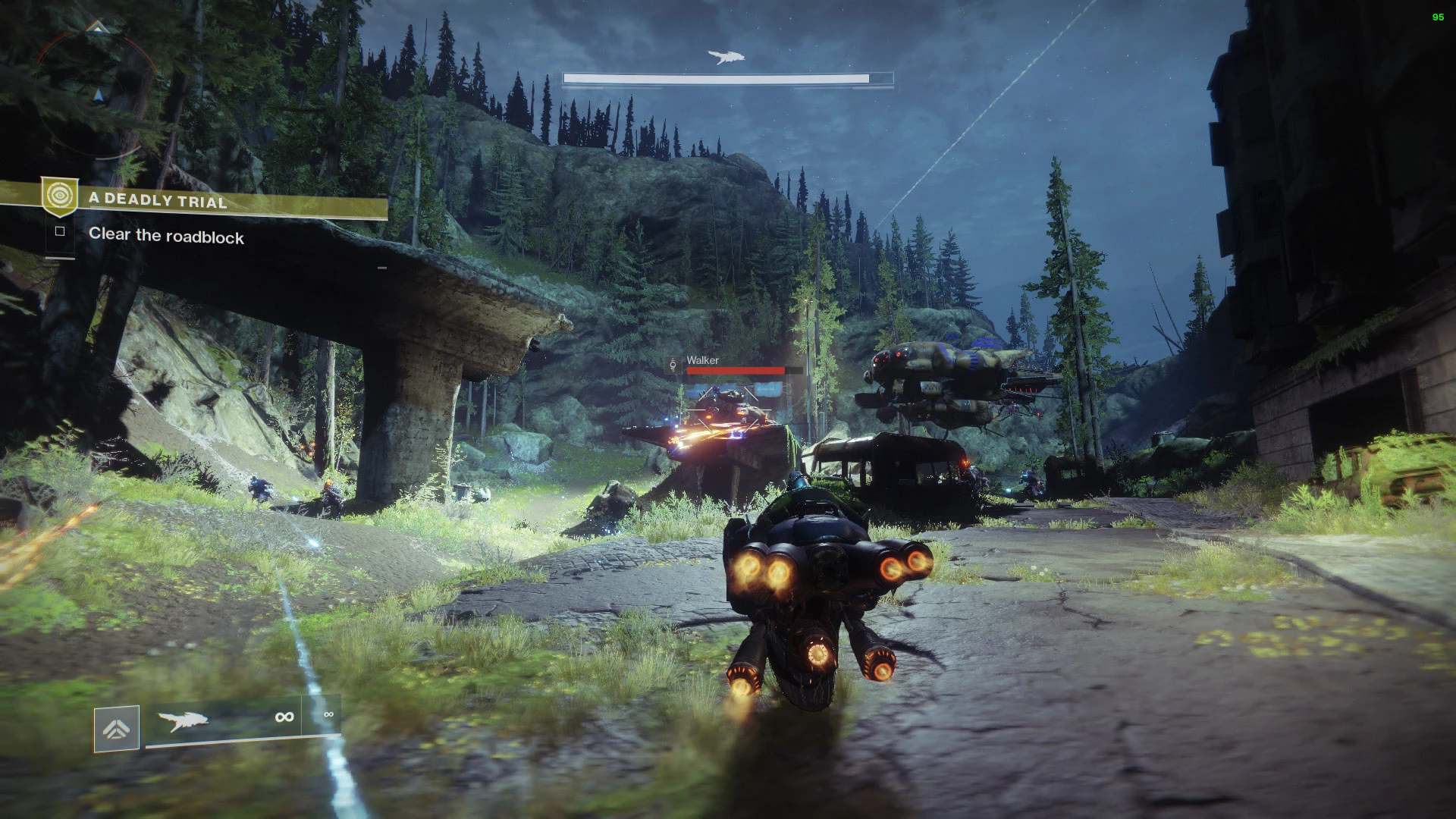Activate the class emblem icon beside the sparrow slot
Viewport: 1456px width, 819px height.
[116, 729]
